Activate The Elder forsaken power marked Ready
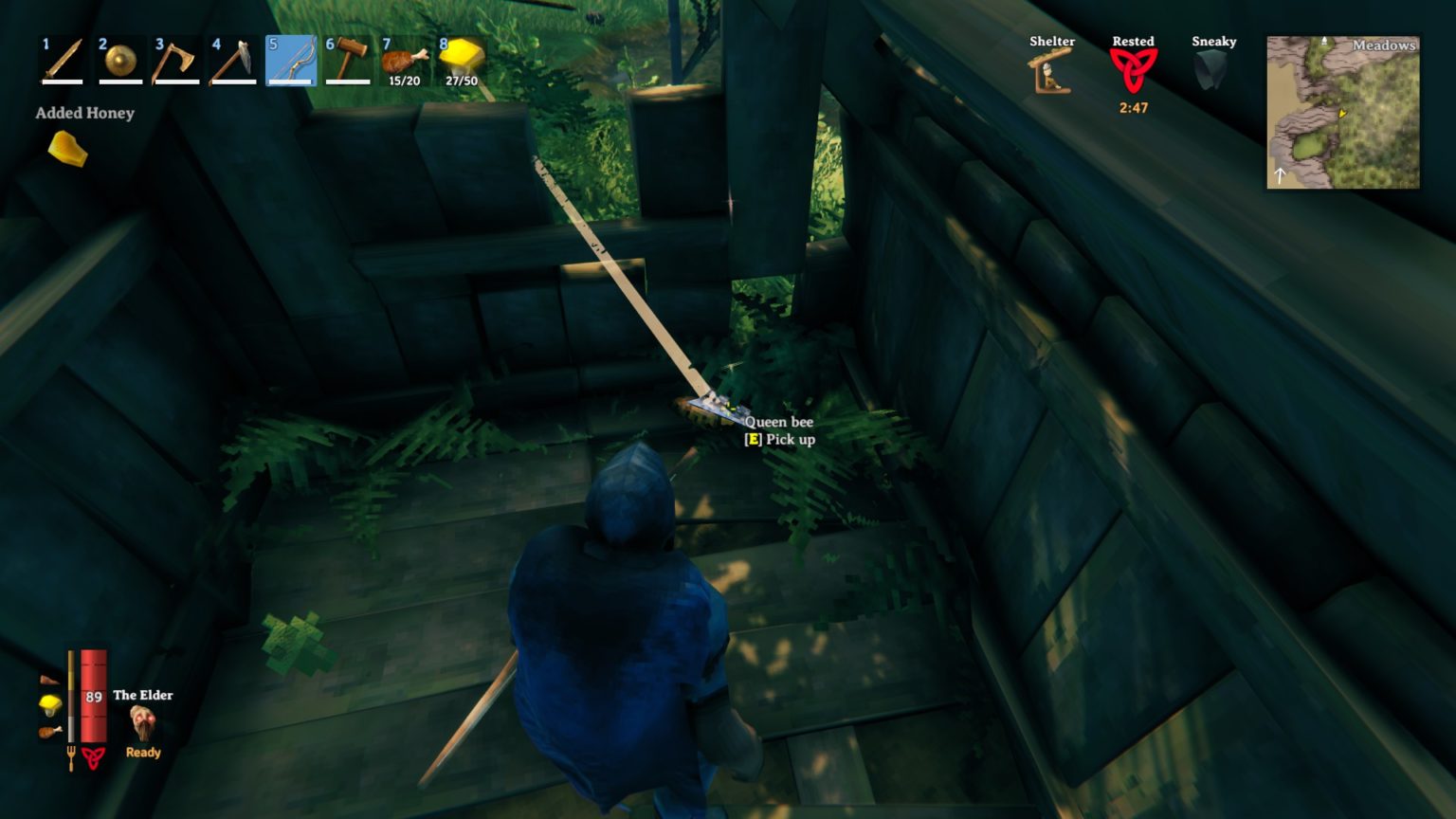 tap(141, 722)
